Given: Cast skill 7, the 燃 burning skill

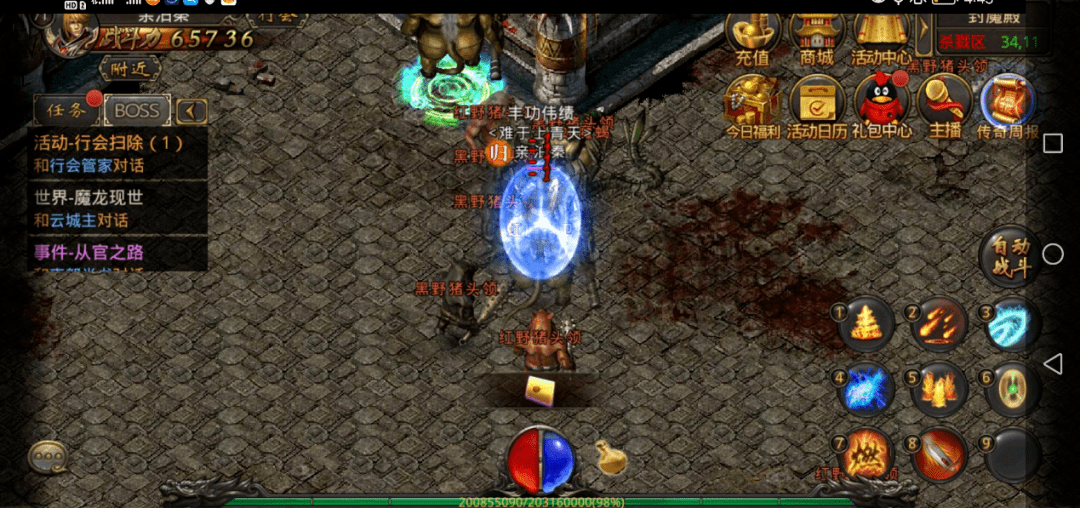Looking at the screenshot, I should (x=866, y=456).
